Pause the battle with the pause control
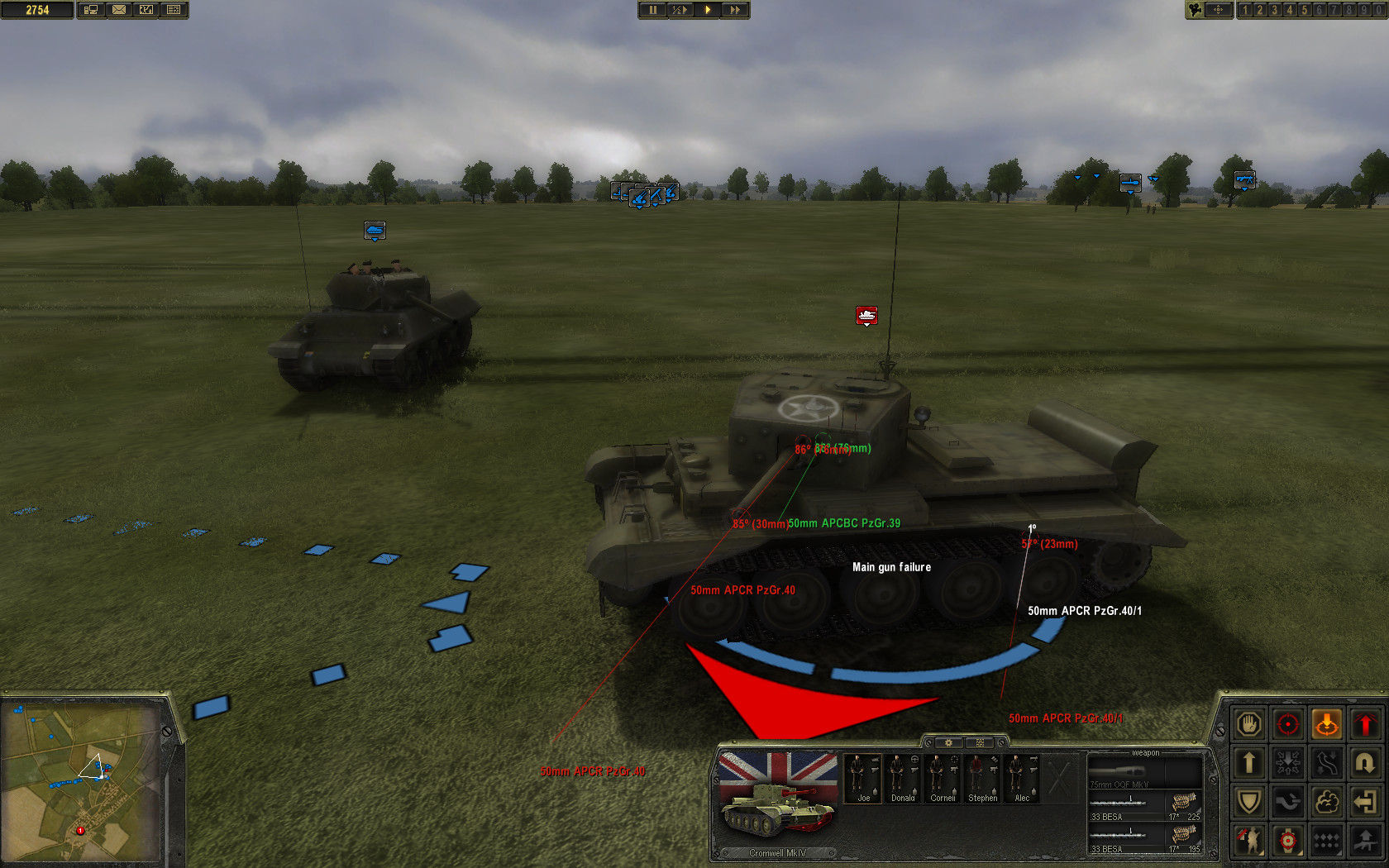The width and height of the screenshot is (1389, 868). click(654, 10)
